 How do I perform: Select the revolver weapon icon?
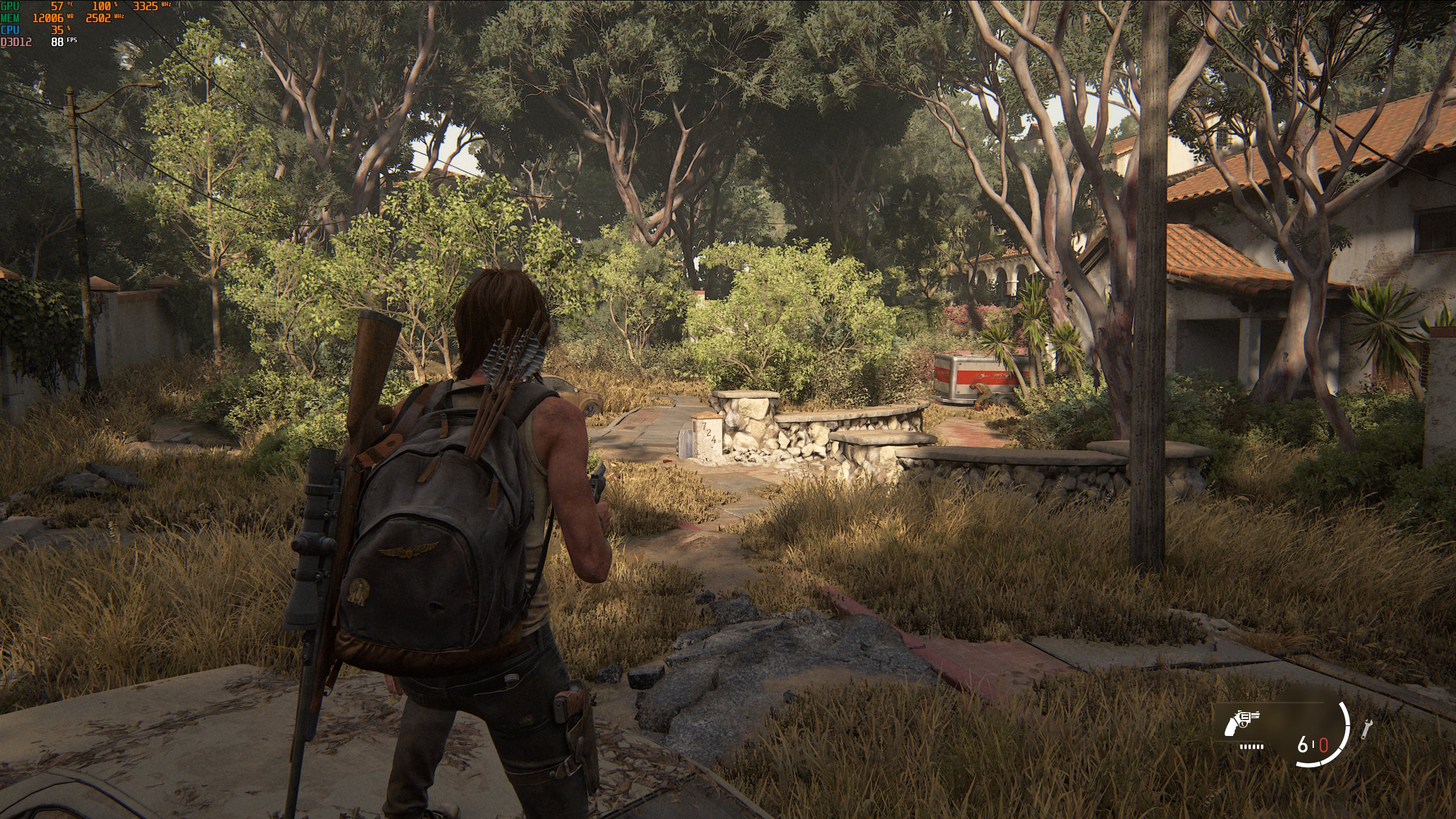pyautogui.click(x=1242, y=723)
